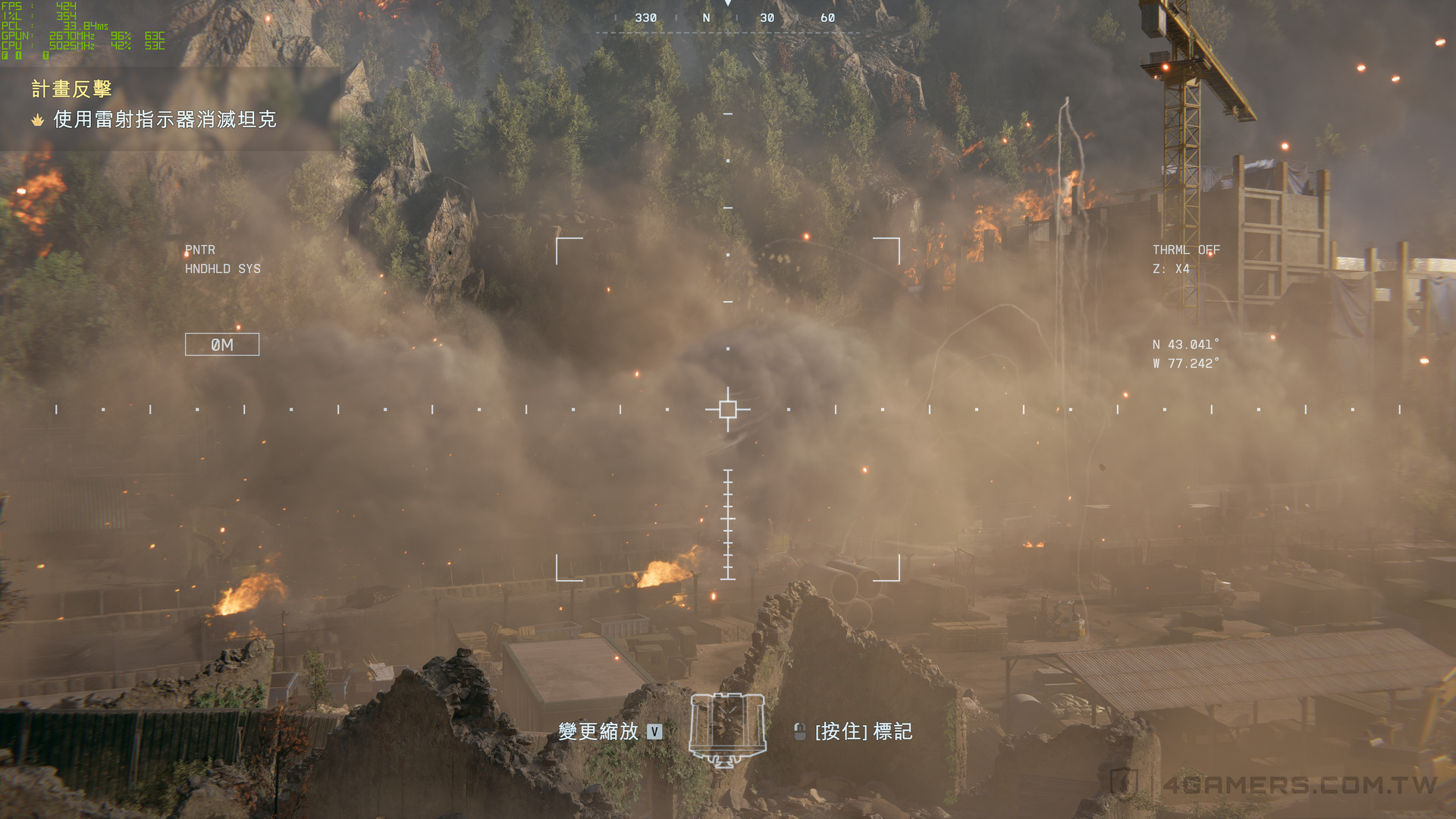Click the crown icon next to the objective
Screen dimensions: 1456x819
(37, 119)
